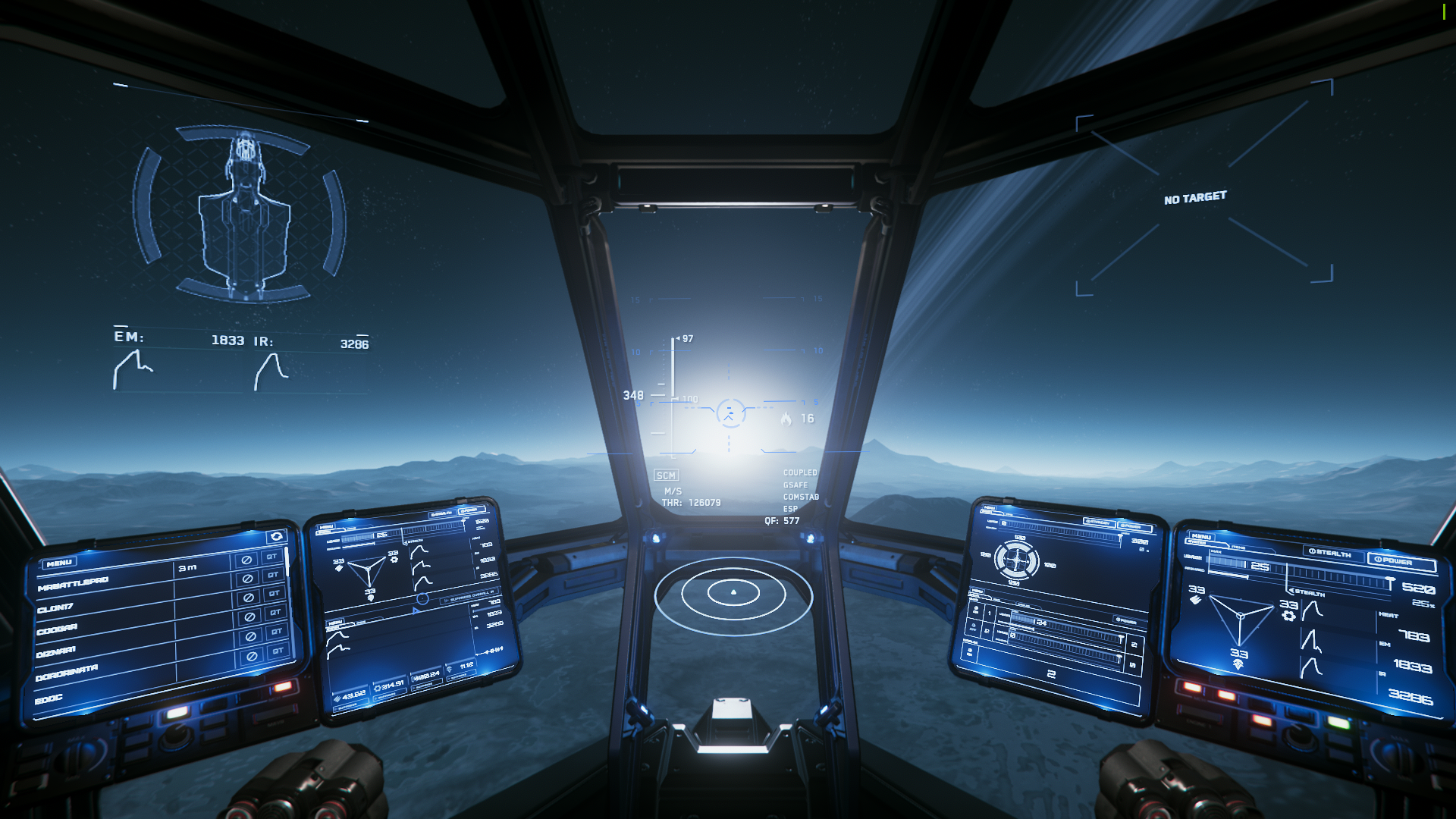Viewport: 1456px width, 819px height.
Task: Choose COOGAR from the player list
Action: (x=57, y=629)
